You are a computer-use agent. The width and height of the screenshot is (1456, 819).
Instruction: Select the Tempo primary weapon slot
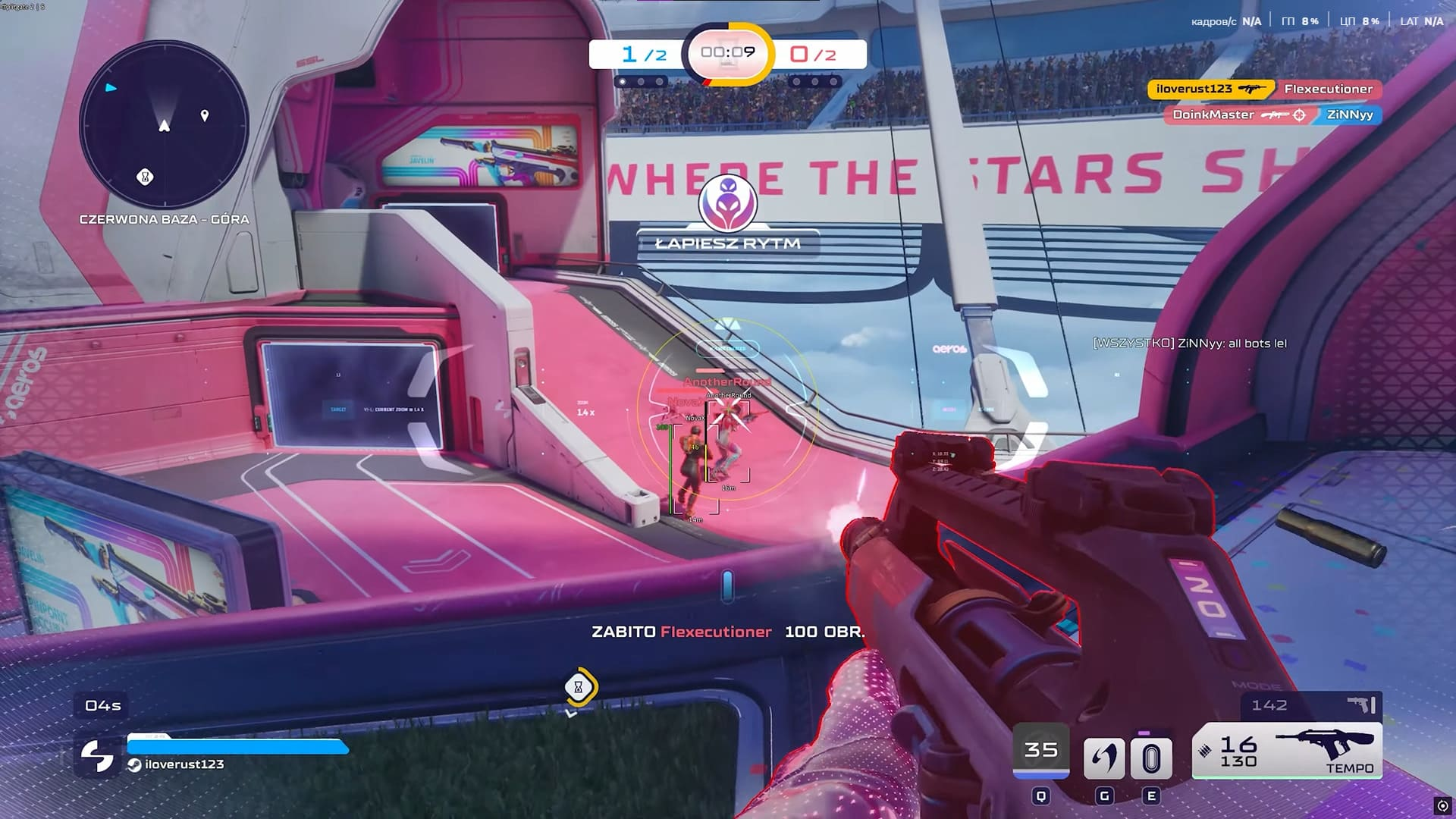pos(1287,751)
